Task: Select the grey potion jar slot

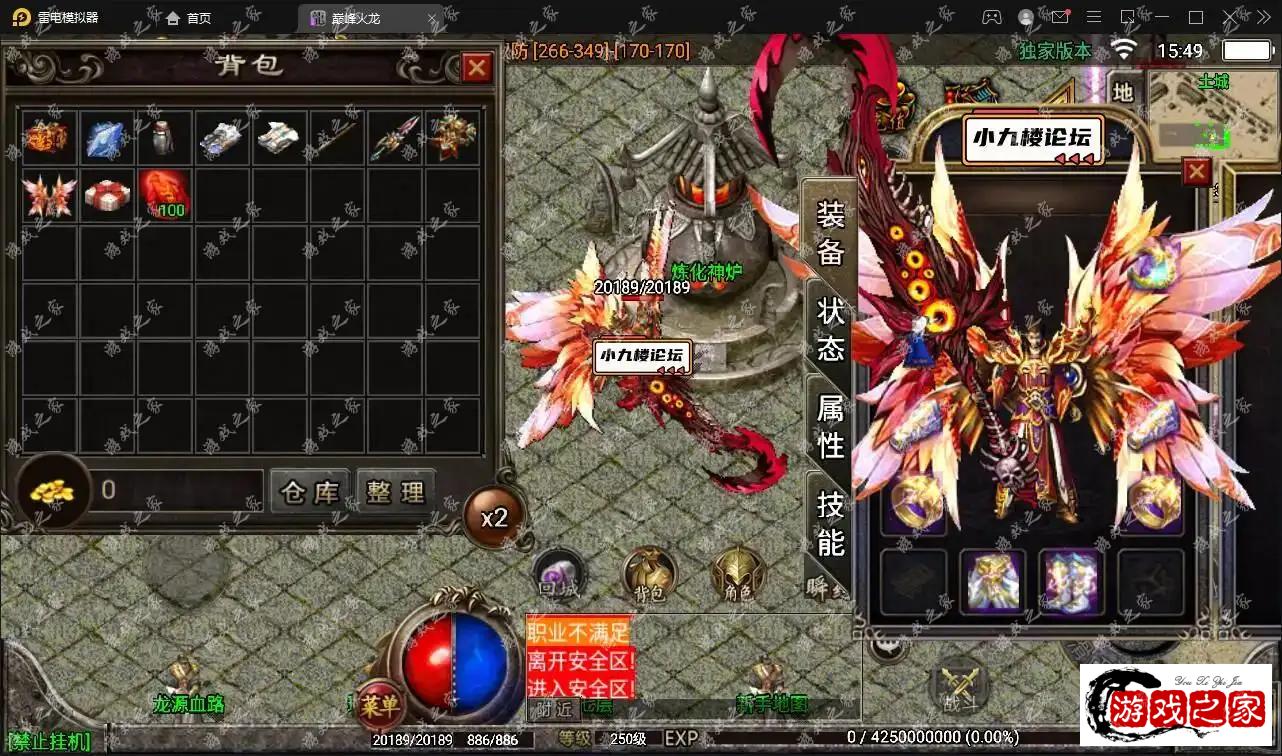Action: (x=162, y=138)
